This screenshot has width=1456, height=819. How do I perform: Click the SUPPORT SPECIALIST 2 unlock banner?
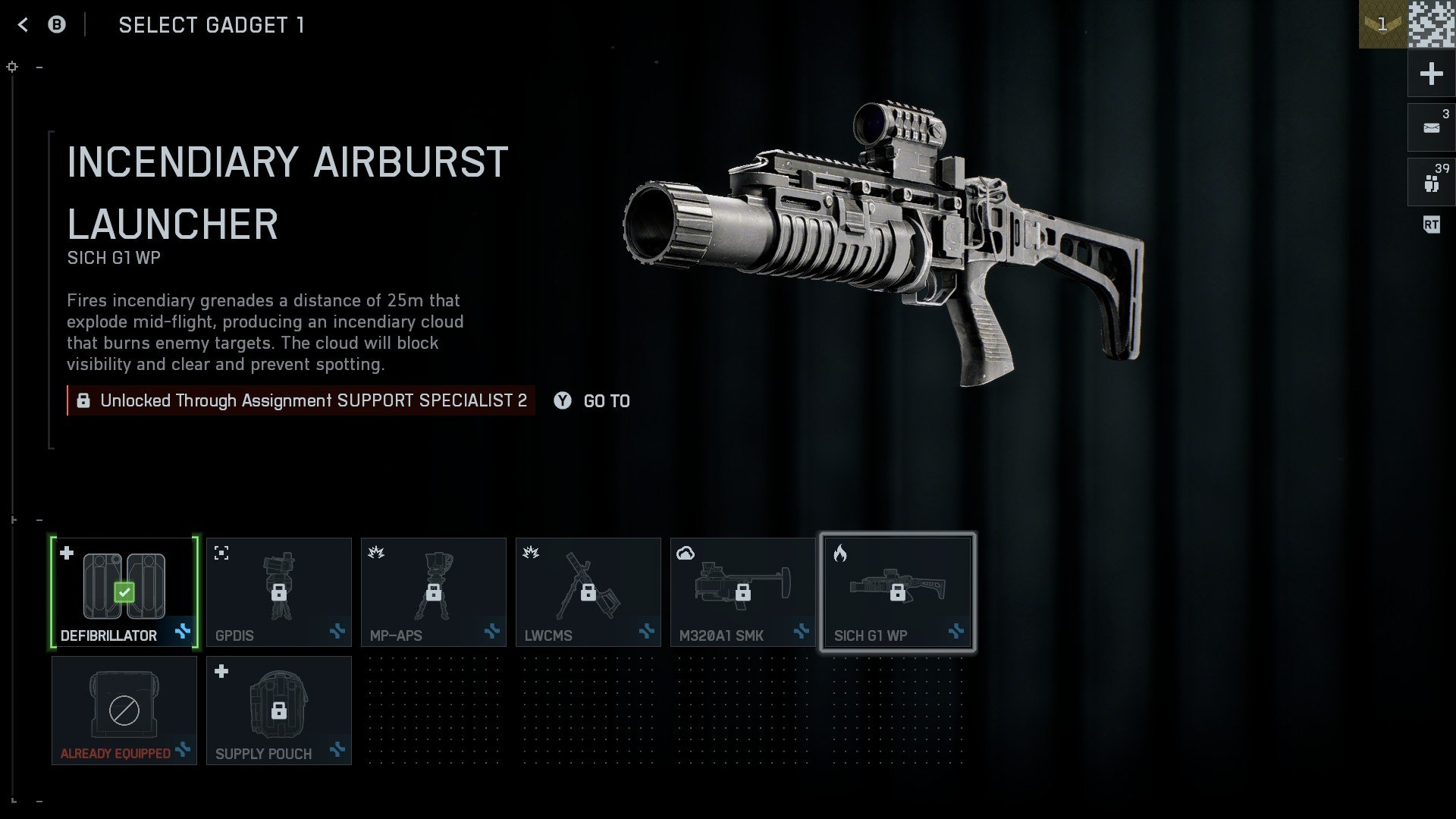pos(301,400)
